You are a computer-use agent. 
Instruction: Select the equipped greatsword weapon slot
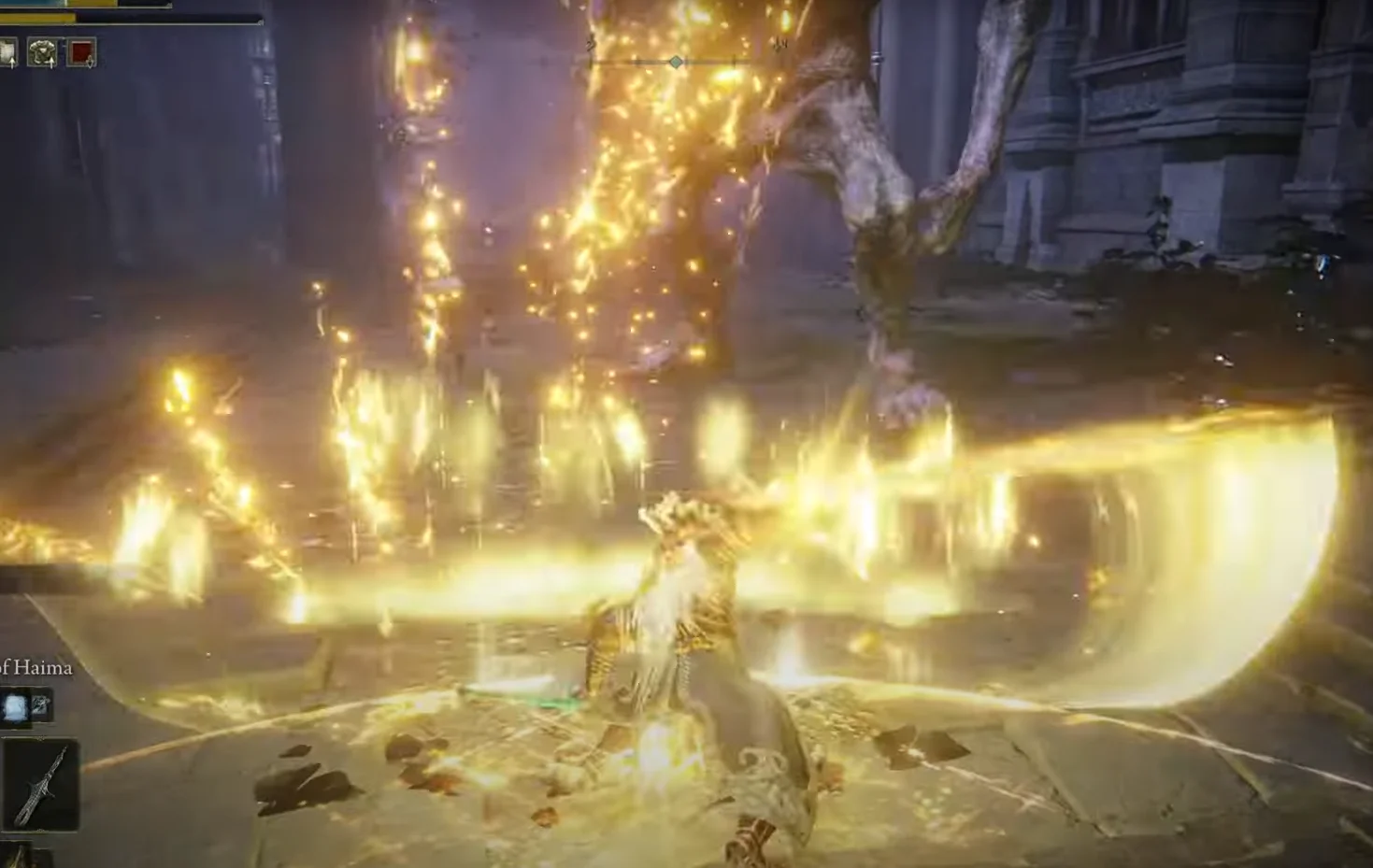click(x=41, y=785)
